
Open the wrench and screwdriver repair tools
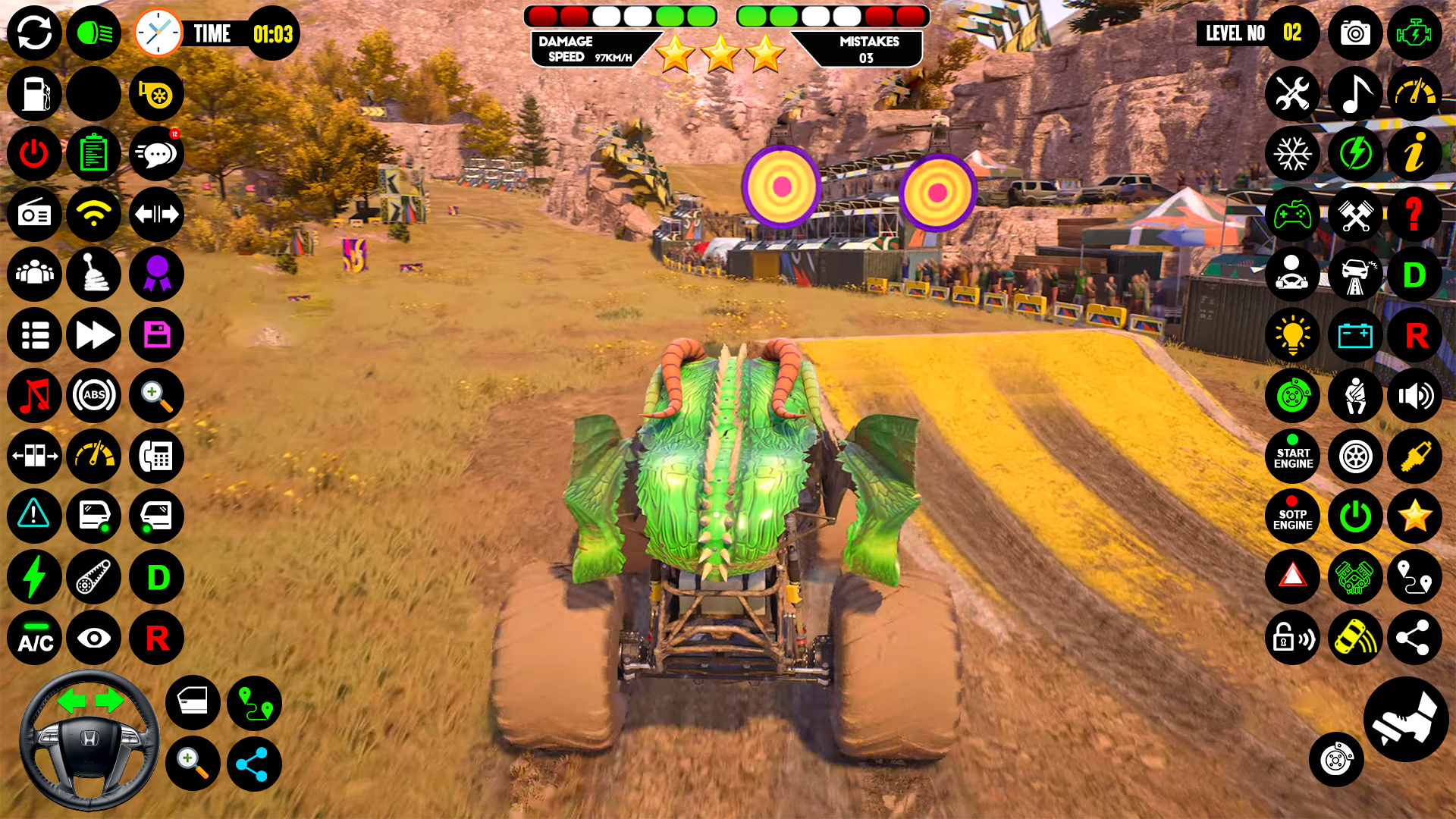[1293, 94]
